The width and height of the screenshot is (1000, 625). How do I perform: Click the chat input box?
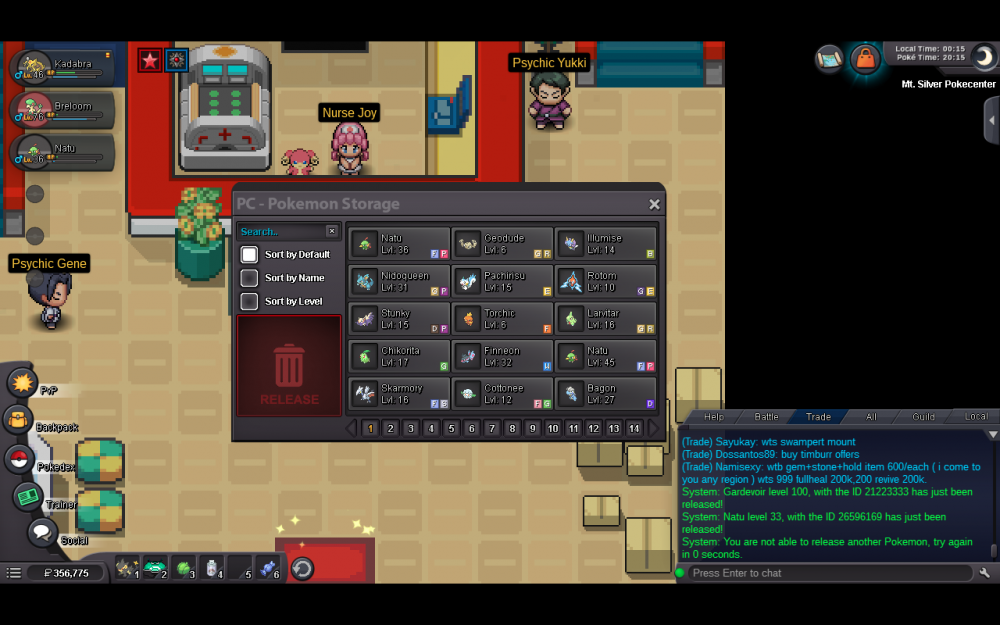(828, 573)
